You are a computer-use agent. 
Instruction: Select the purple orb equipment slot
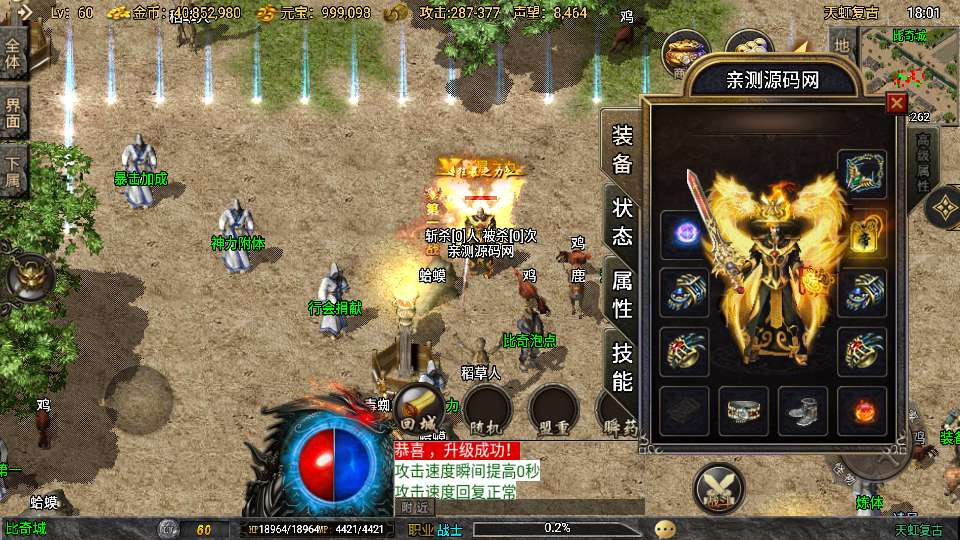pyautogui.click(x=684, y=234)
